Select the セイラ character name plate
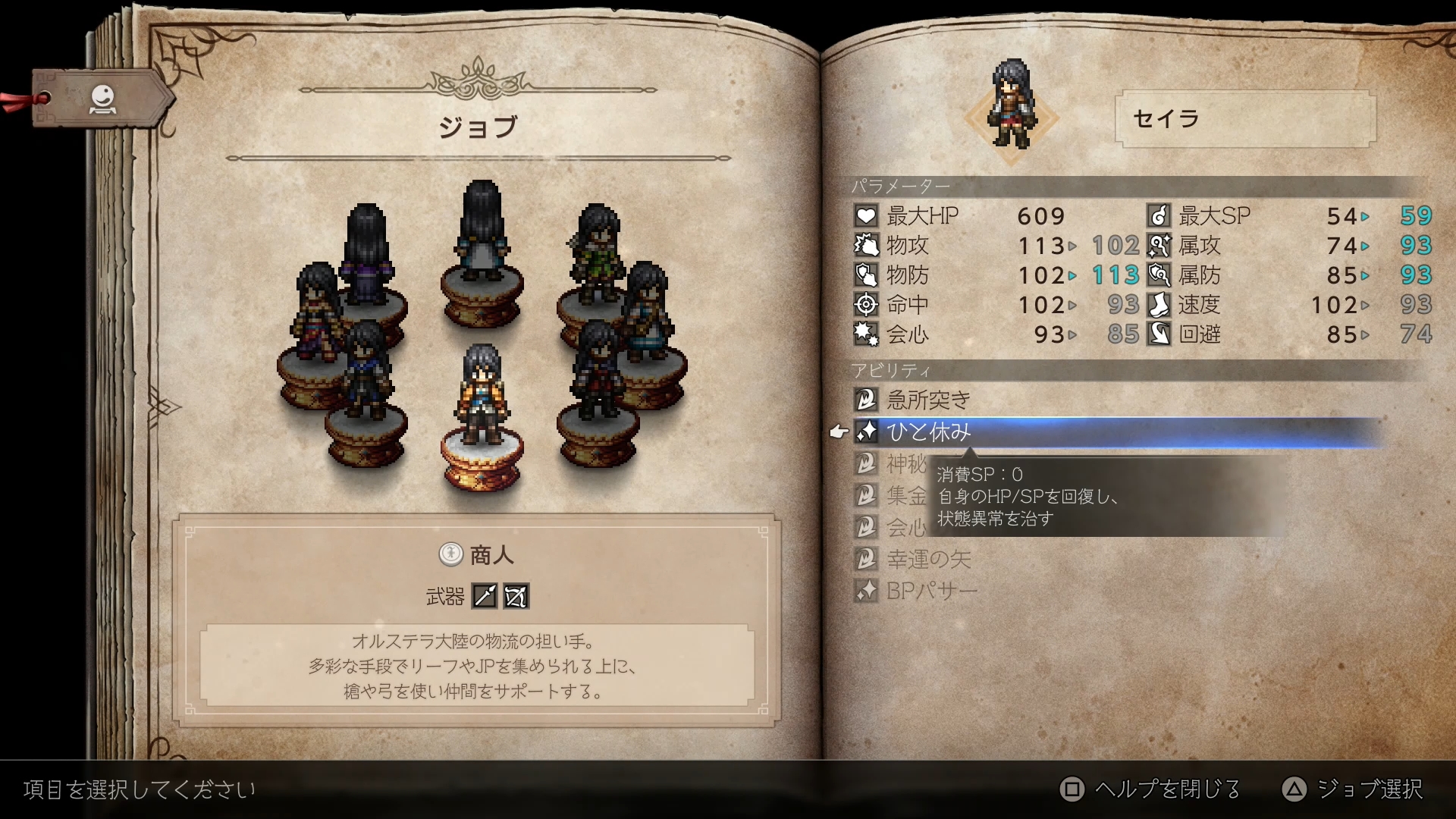Screen dimensions: 1456x819 point(1244,119)
